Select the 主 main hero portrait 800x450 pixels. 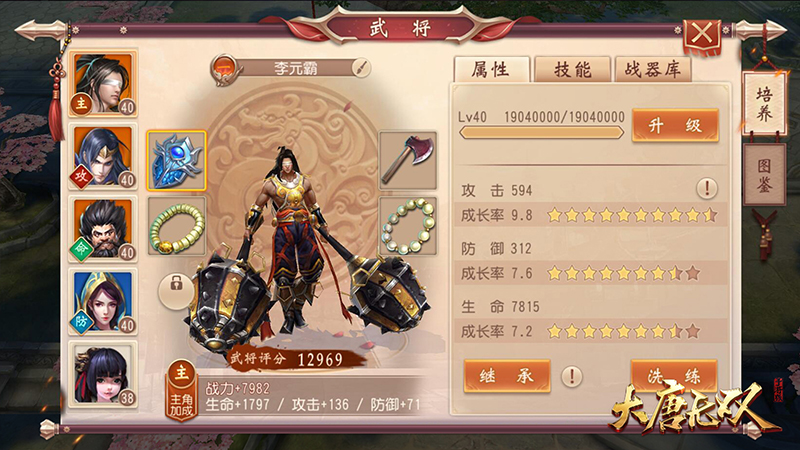(x=103, y=84)
